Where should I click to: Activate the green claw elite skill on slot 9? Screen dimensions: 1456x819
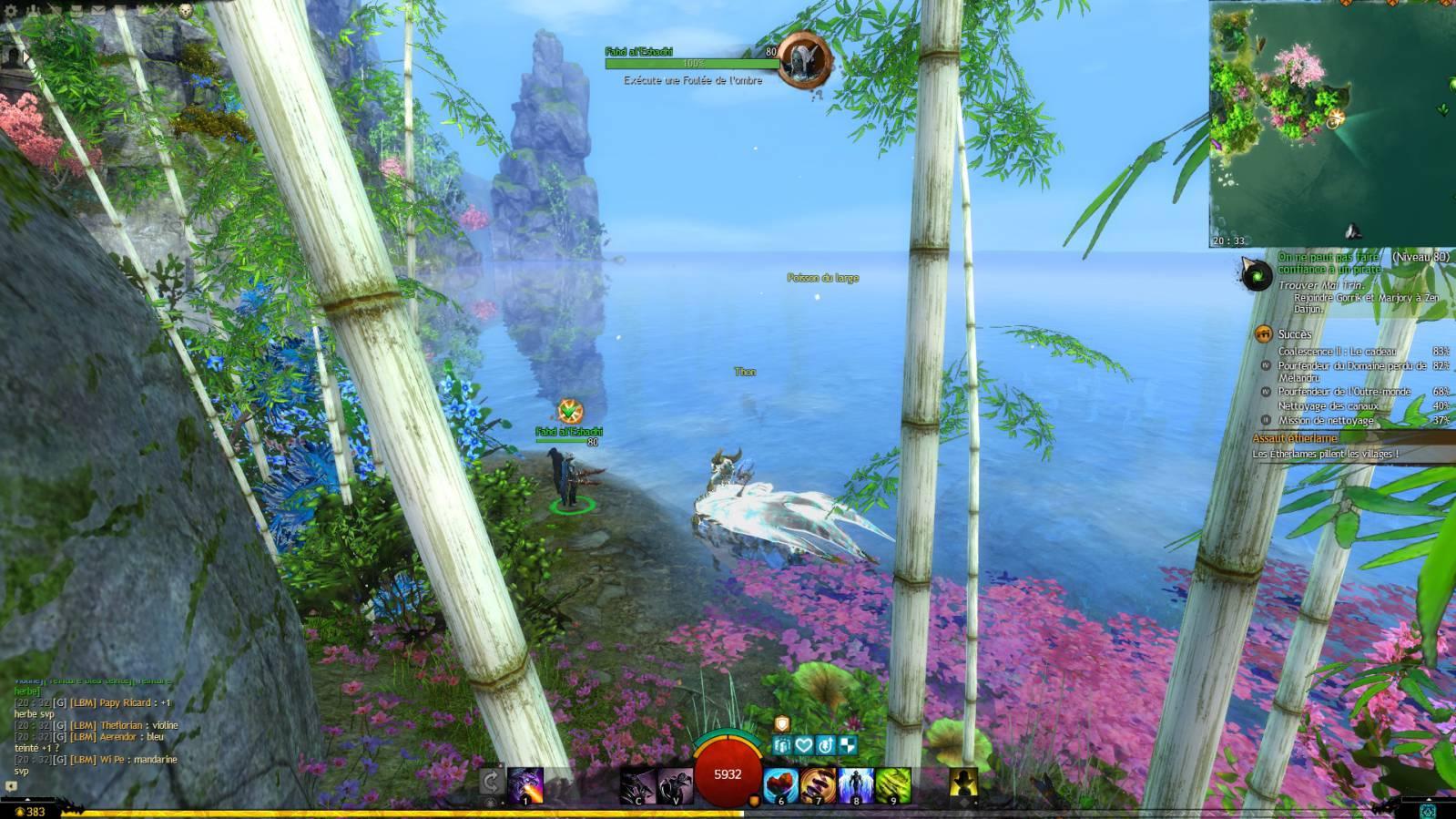[x=892, y=785]
